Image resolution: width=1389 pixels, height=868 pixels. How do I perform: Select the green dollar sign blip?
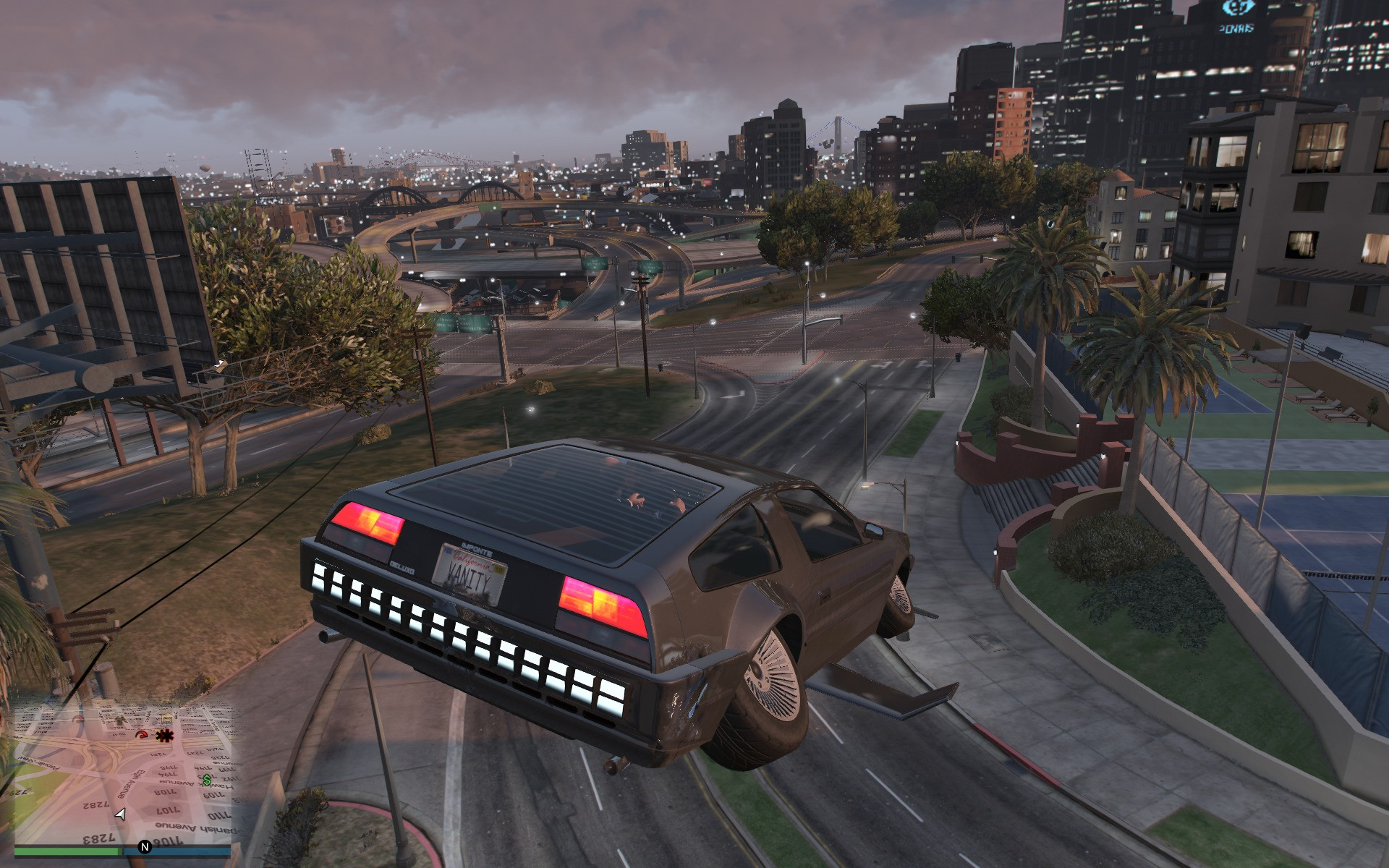point(208,780)
